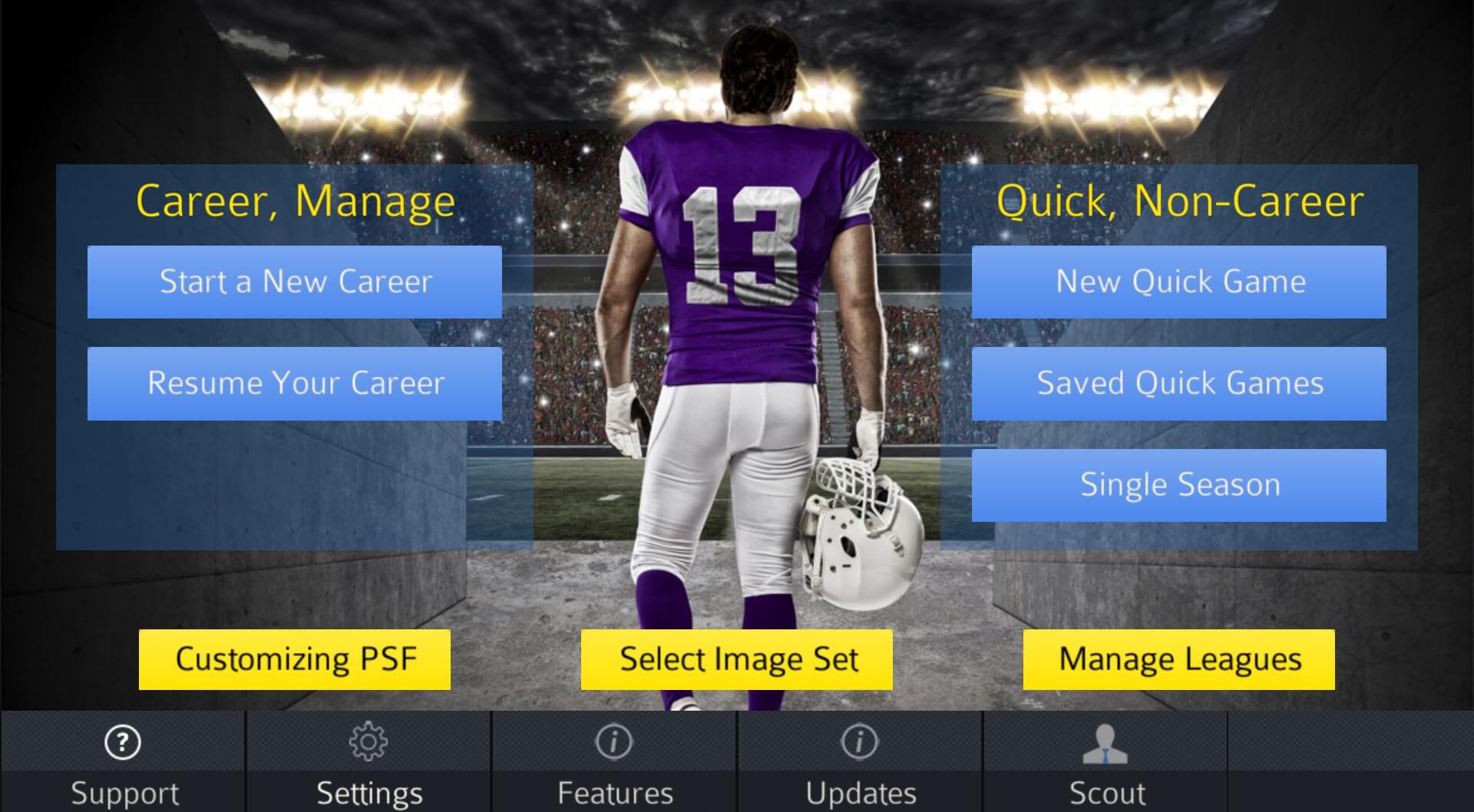This screenshot has height=812, width=1474.
Task: Click the Features info icon
Action: point(614,743)
